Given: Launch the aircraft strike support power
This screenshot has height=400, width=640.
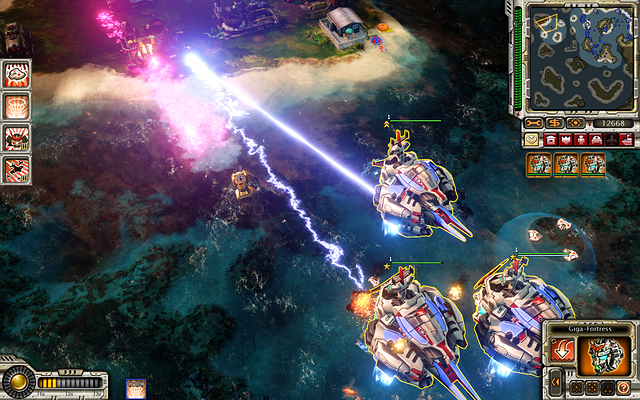Looking at the screenshot, I should coord(16,168).
